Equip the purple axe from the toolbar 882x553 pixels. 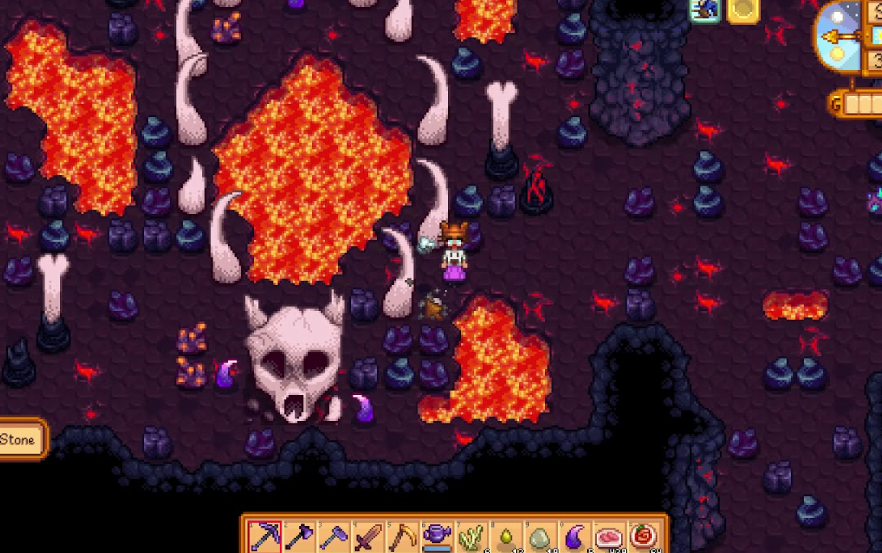click(x=299, y=537)
